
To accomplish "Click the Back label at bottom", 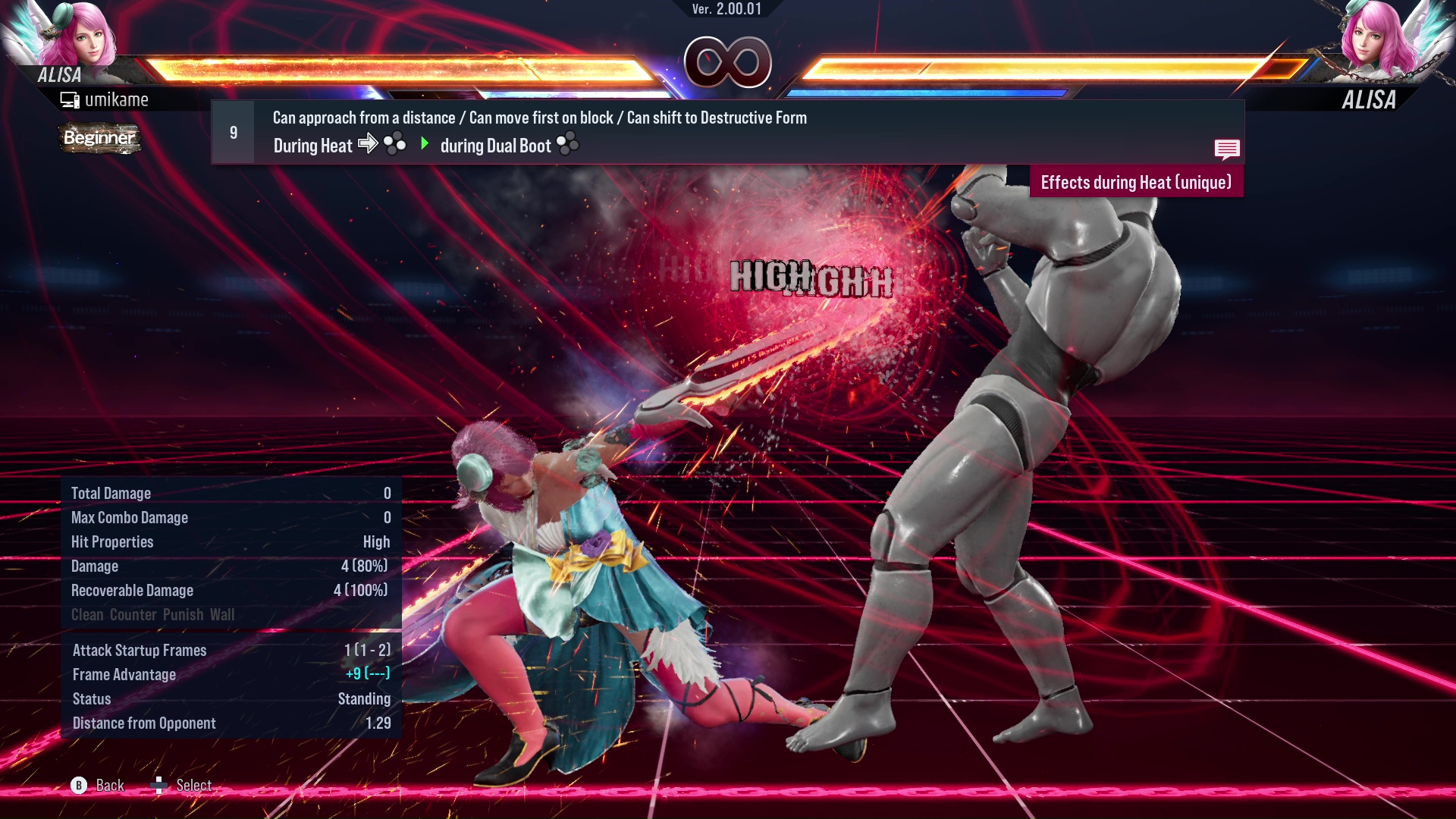I will [x=108, y=786].
